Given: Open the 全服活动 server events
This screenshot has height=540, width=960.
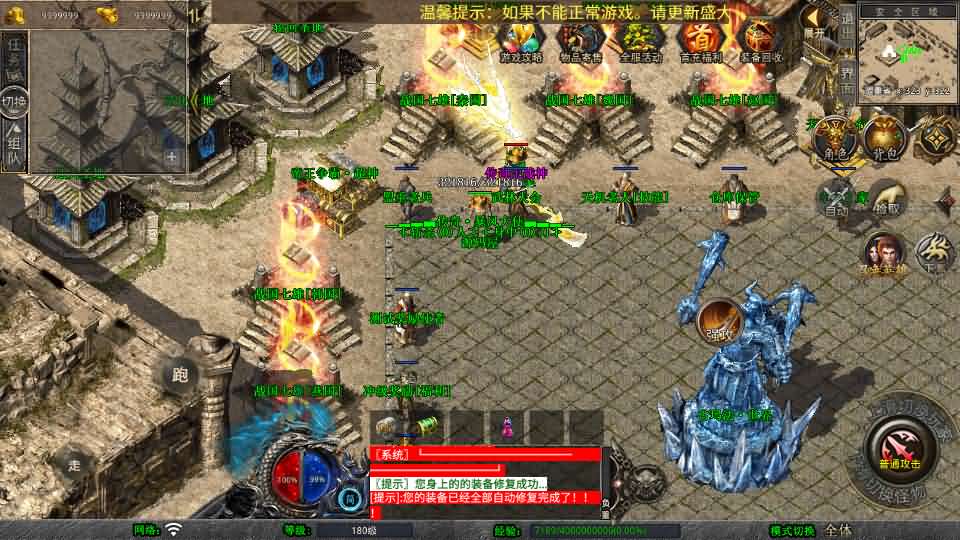Looking at the screenshot, I should [640, 41].
